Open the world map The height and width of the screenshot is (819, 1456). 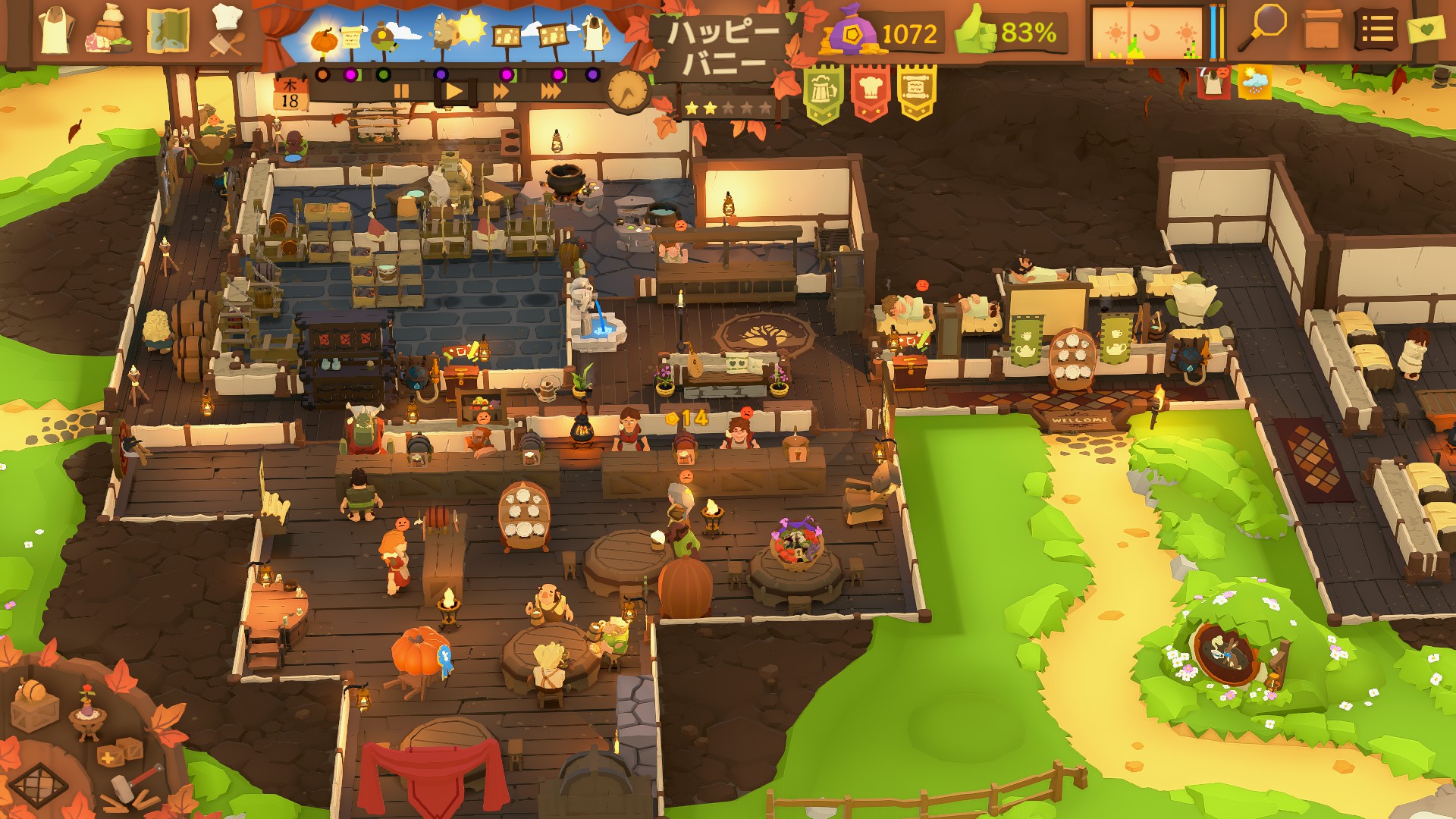coord(168,32)
